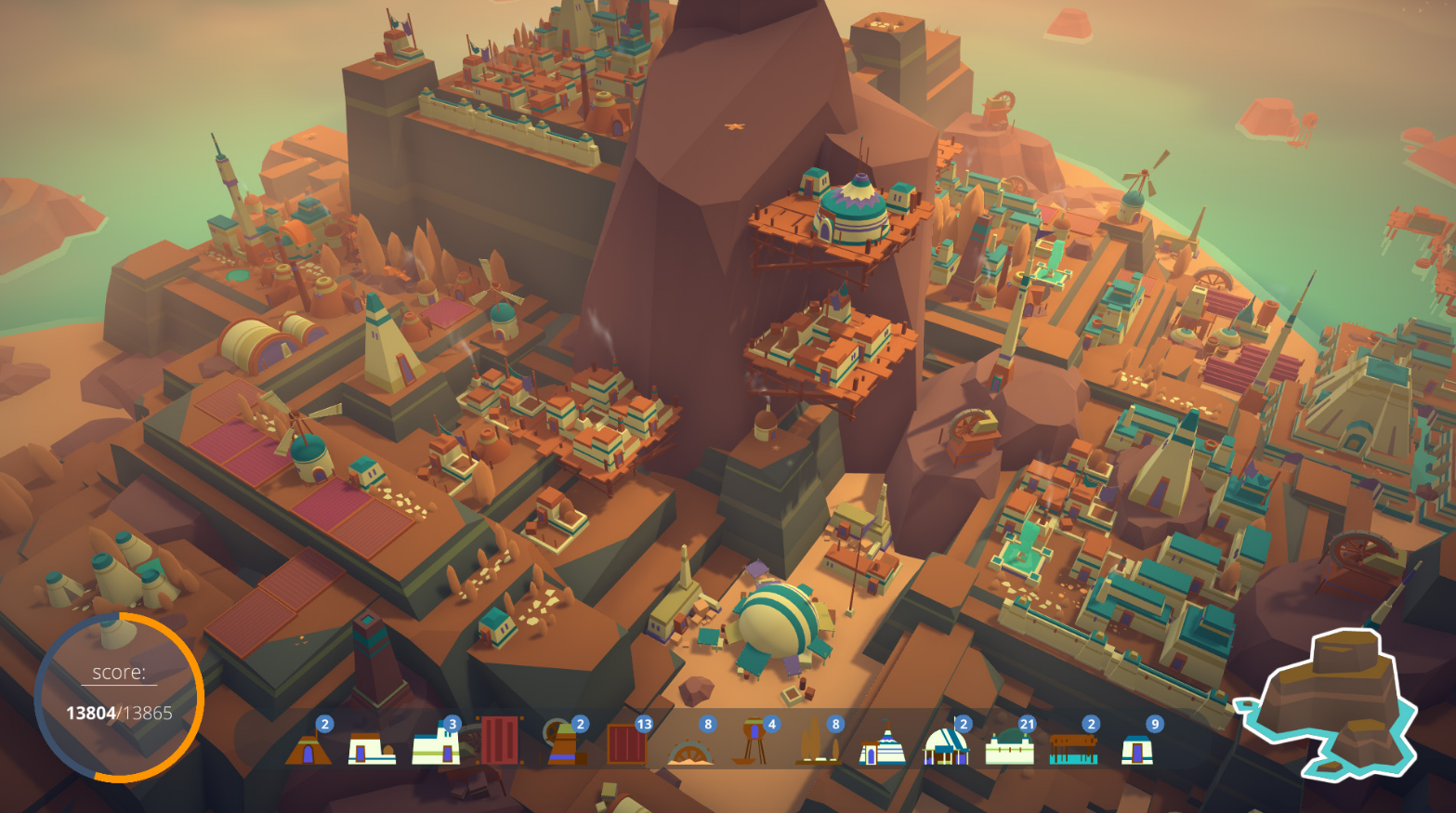Select the stilted round water tower
This screenshot has height=813, width=1456.
pyautogui.click(x=754, y=744)
